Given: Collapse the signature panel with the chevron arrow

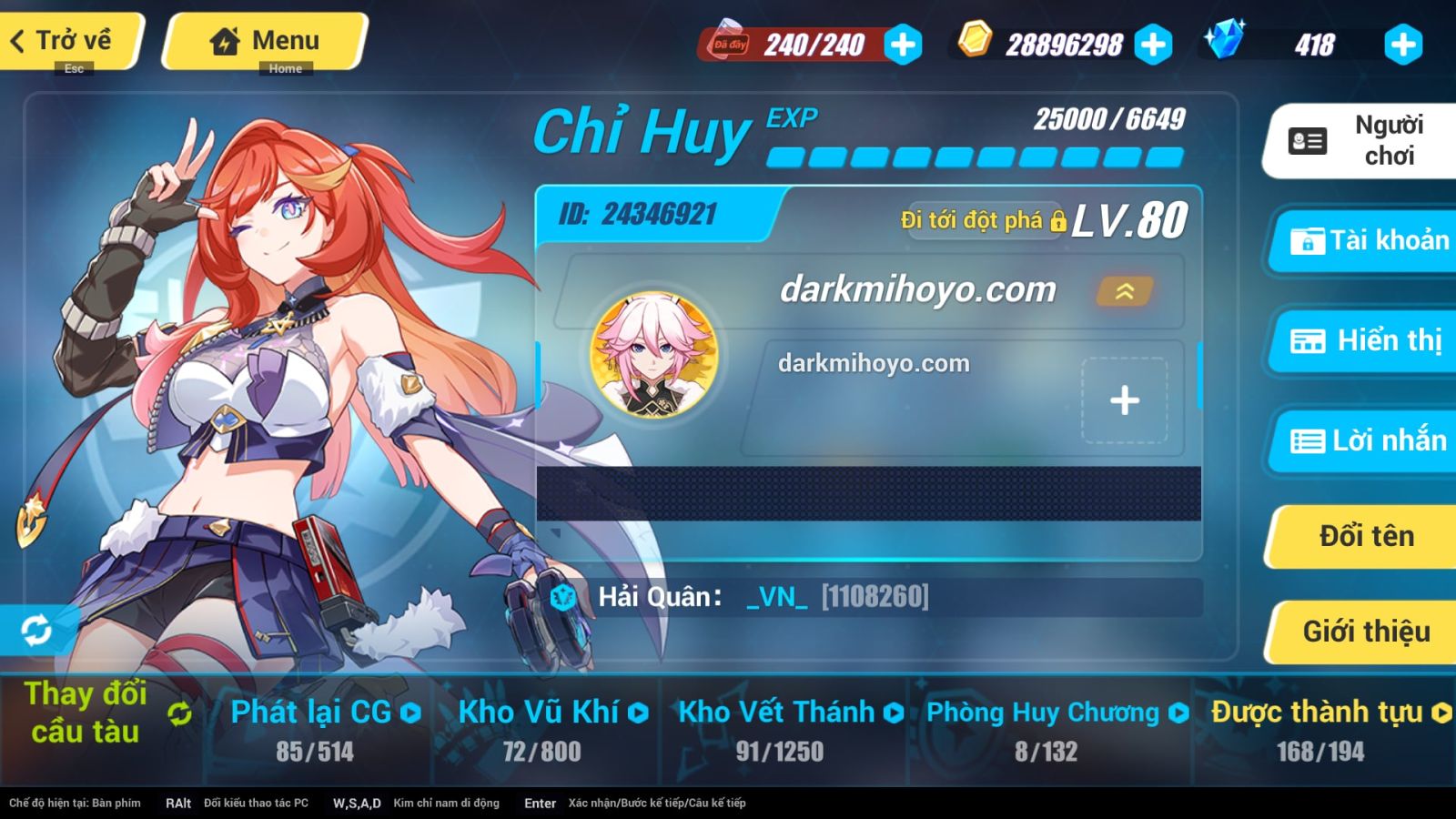Looking at the screenshot, I should [x=1124, y=293].
